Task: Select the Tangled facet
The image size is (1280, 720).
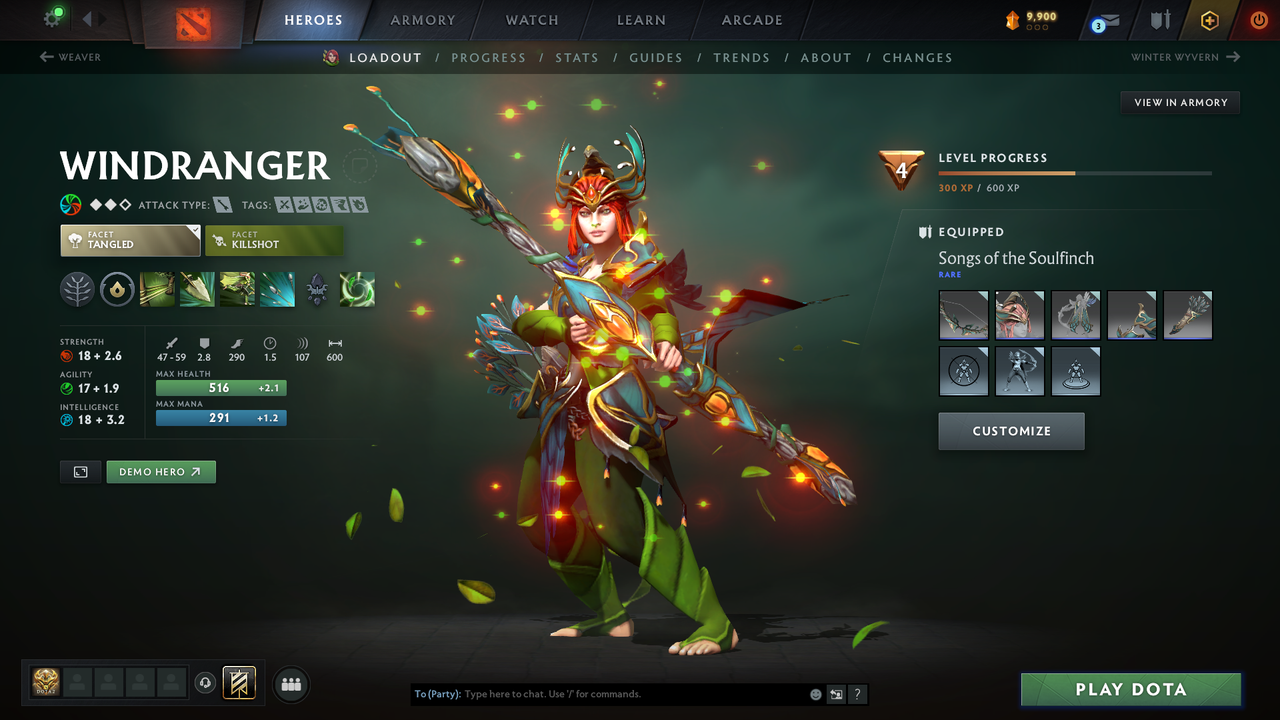Action: (129, 240)
